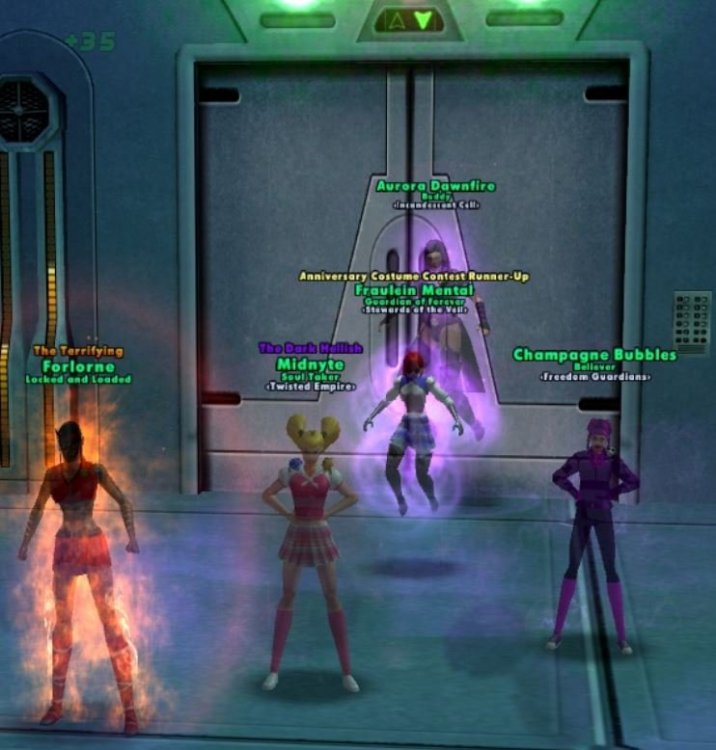
Task: Select the Aurora Dawnfire nameplate
Action: point(436,186)
